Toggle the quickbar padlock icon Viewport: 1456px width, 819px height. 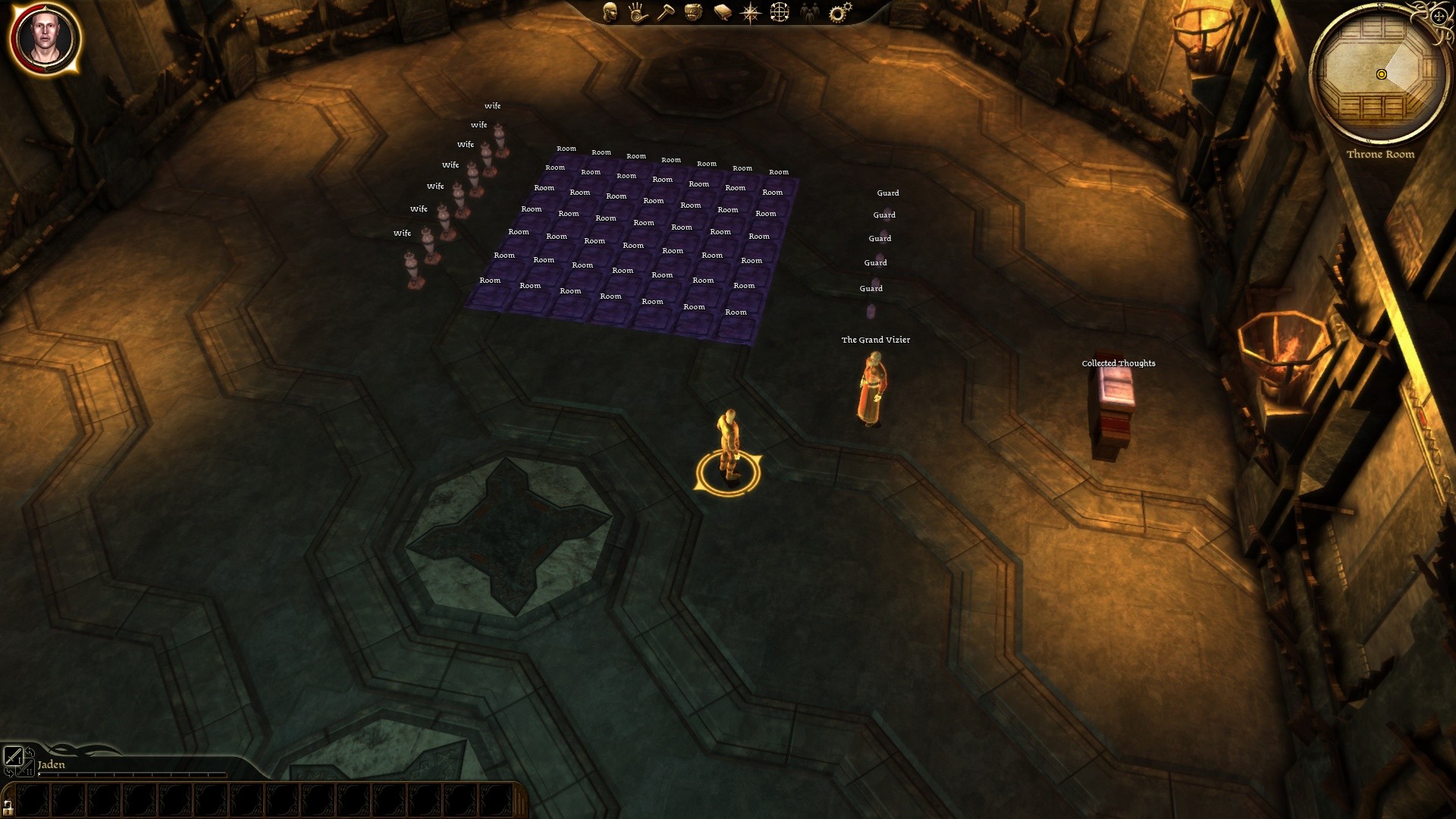8,805
